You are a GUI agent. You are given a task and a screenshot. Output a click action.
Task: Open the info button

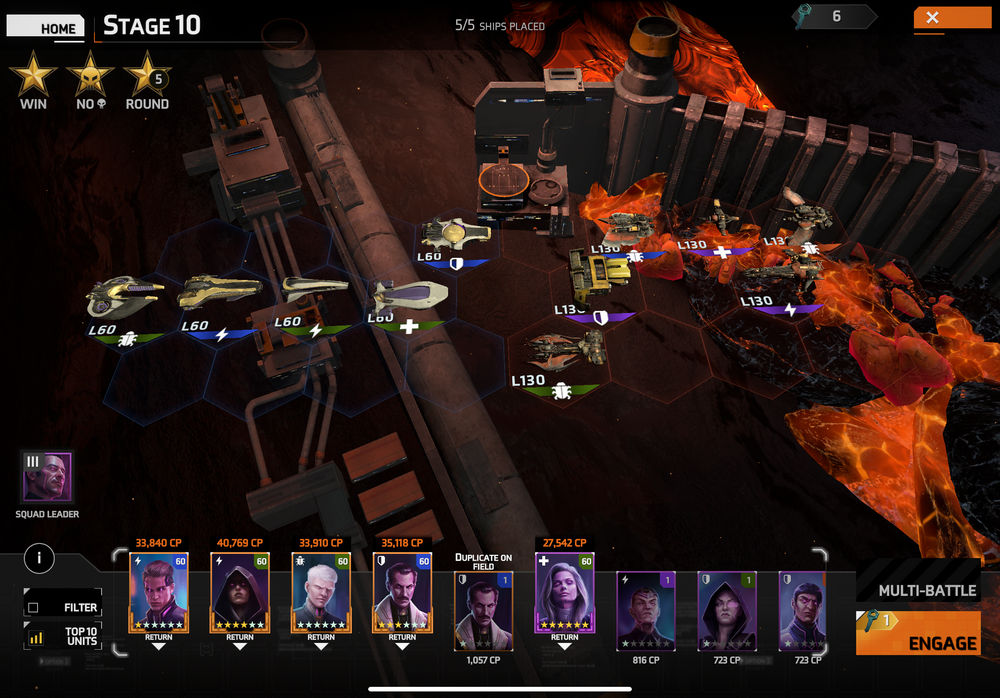point(39,558)
